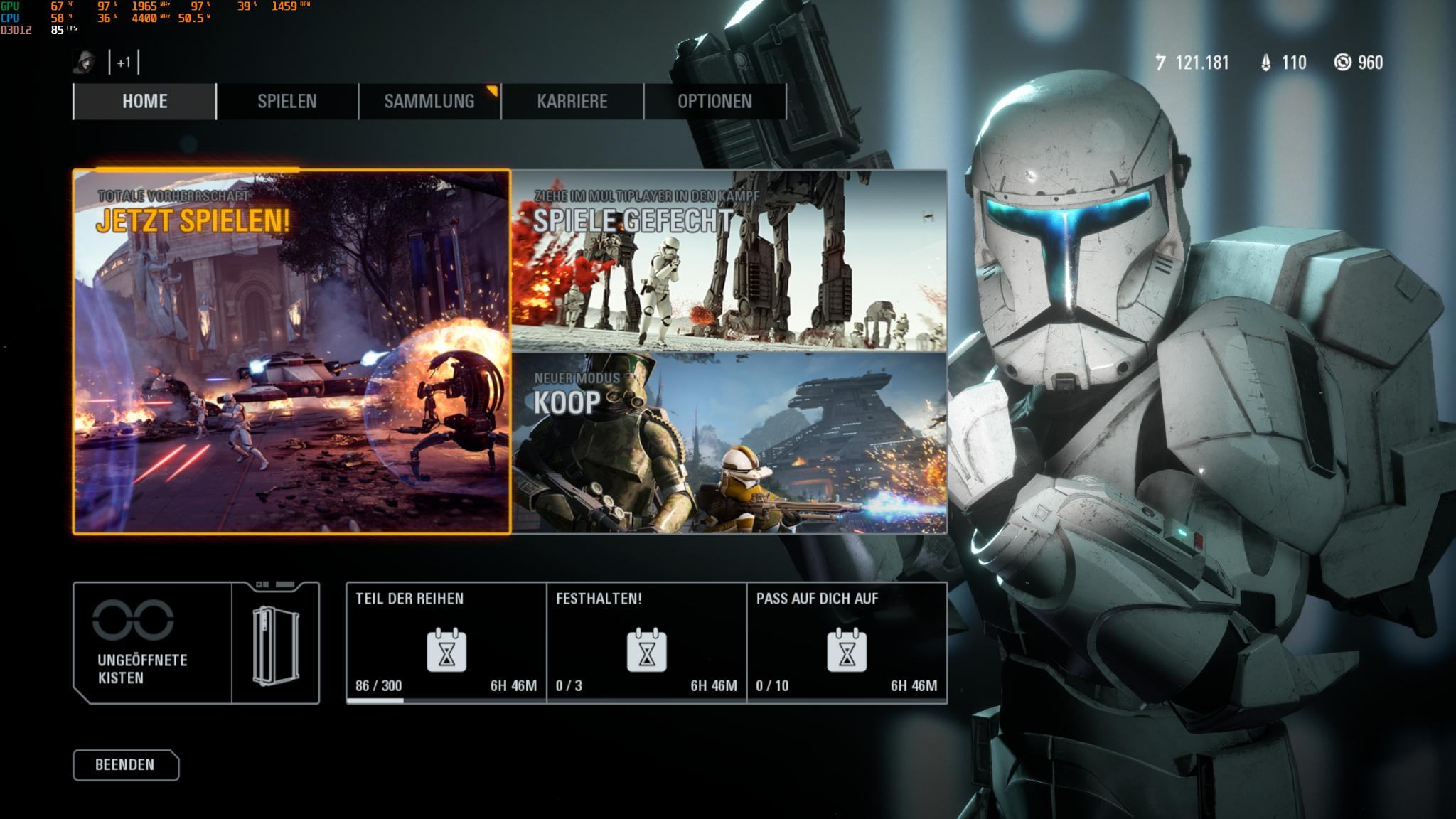
Task: Show the Festhalten! challenge
Action: click(646, 643)
